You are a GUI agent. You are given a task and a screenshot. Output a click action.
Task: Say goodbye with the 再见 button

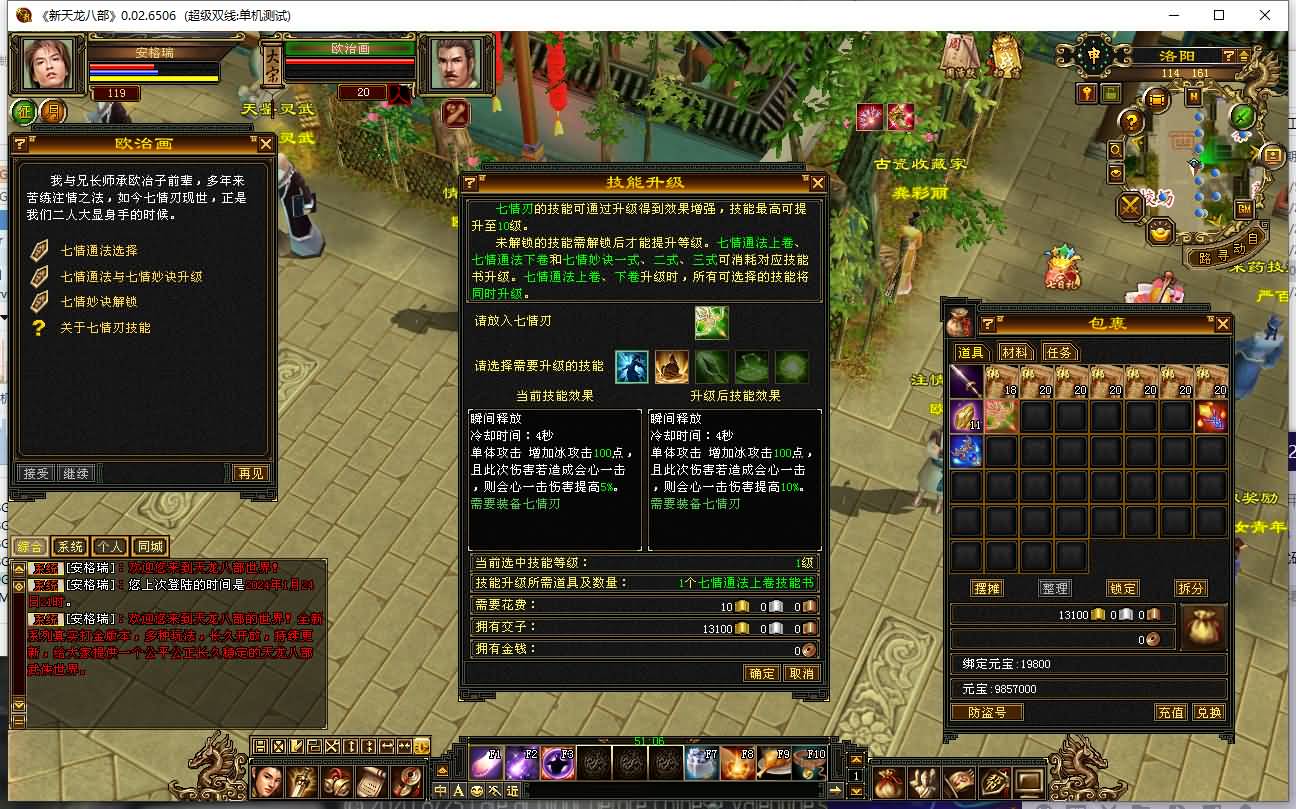(250, 473)
